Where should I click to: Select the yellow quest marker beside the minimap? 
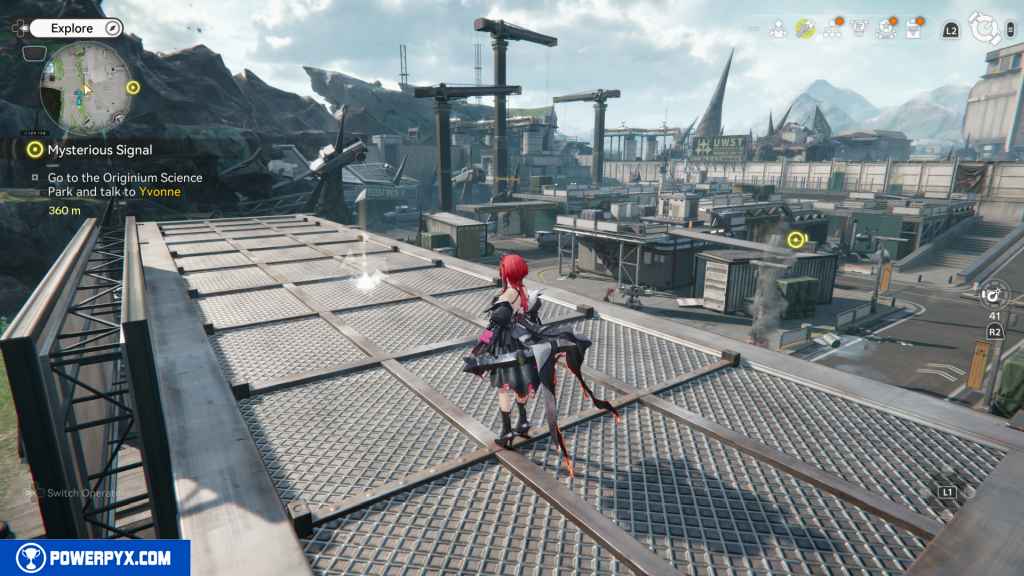coord(133,88)
